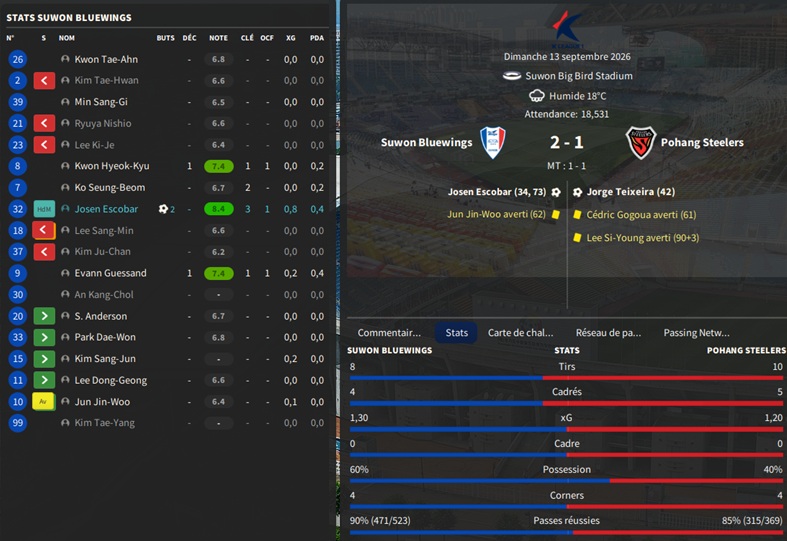This screenshot has height=541, width=787.
Task: Open the Passing Network tab
Action: pyautogui.click(x=696, y=333)
